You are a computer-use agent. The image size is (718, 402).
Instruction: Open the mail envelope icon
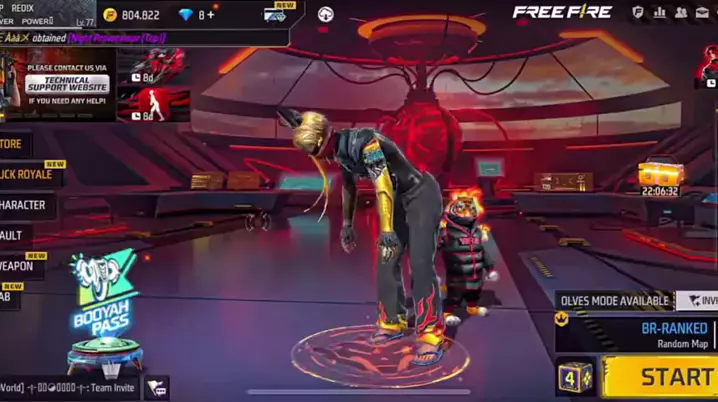[x=703, y=13]
